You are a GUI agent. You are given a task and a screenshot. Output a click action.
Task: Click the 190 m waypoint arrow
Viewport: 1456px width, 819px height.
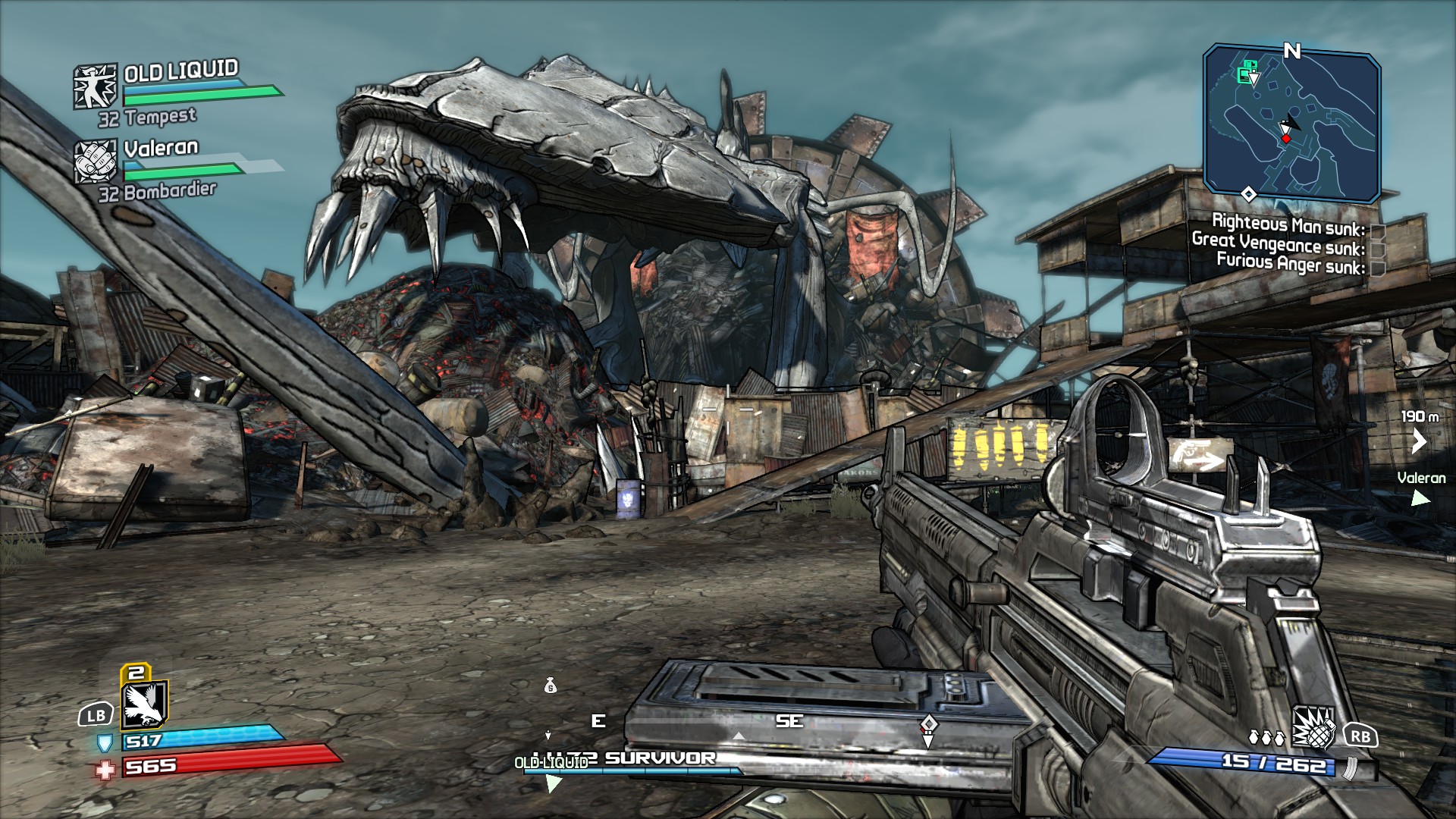pos(1420,441)
